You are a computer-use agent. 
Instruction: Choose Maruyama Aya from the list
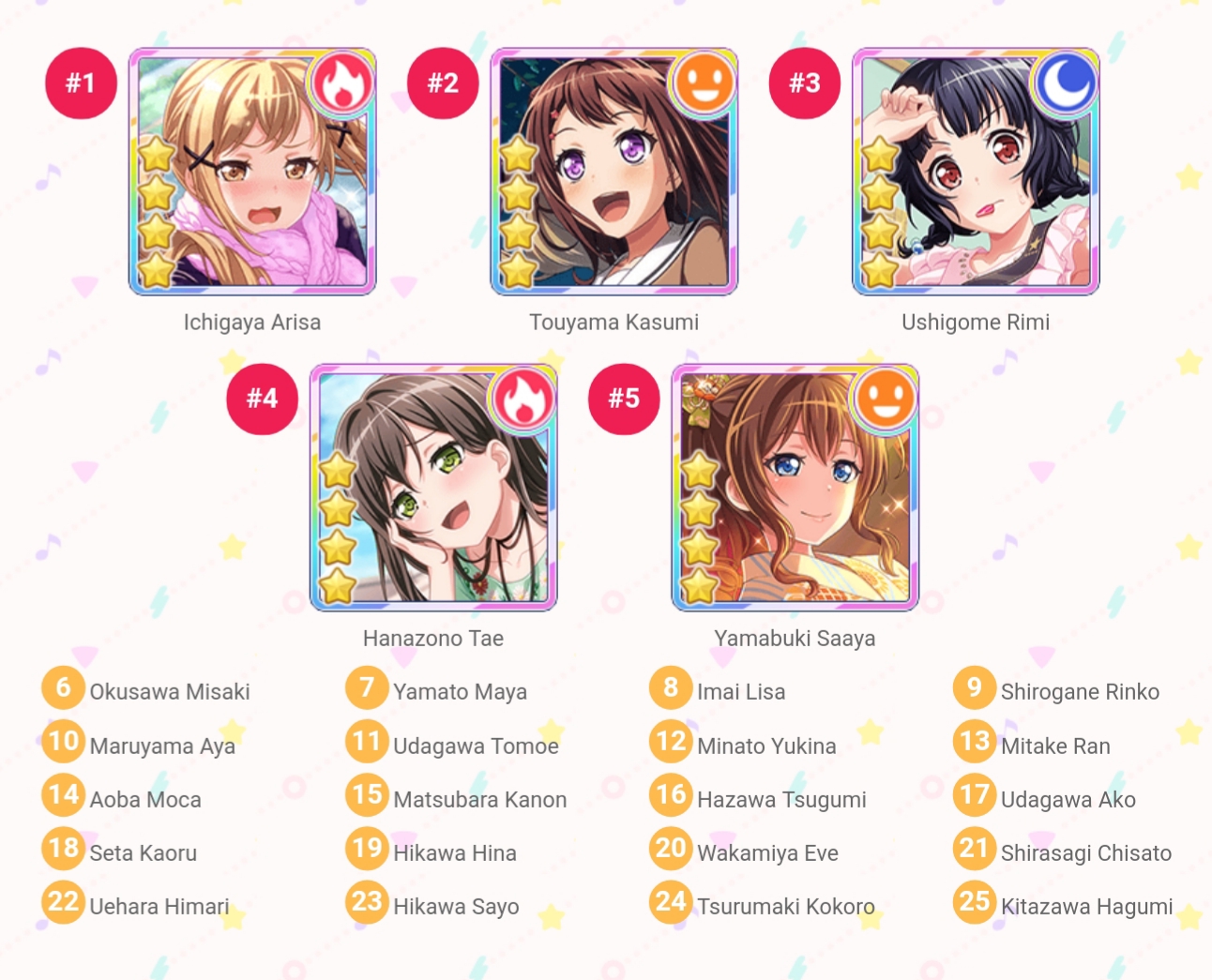click(x=161, y=746)
